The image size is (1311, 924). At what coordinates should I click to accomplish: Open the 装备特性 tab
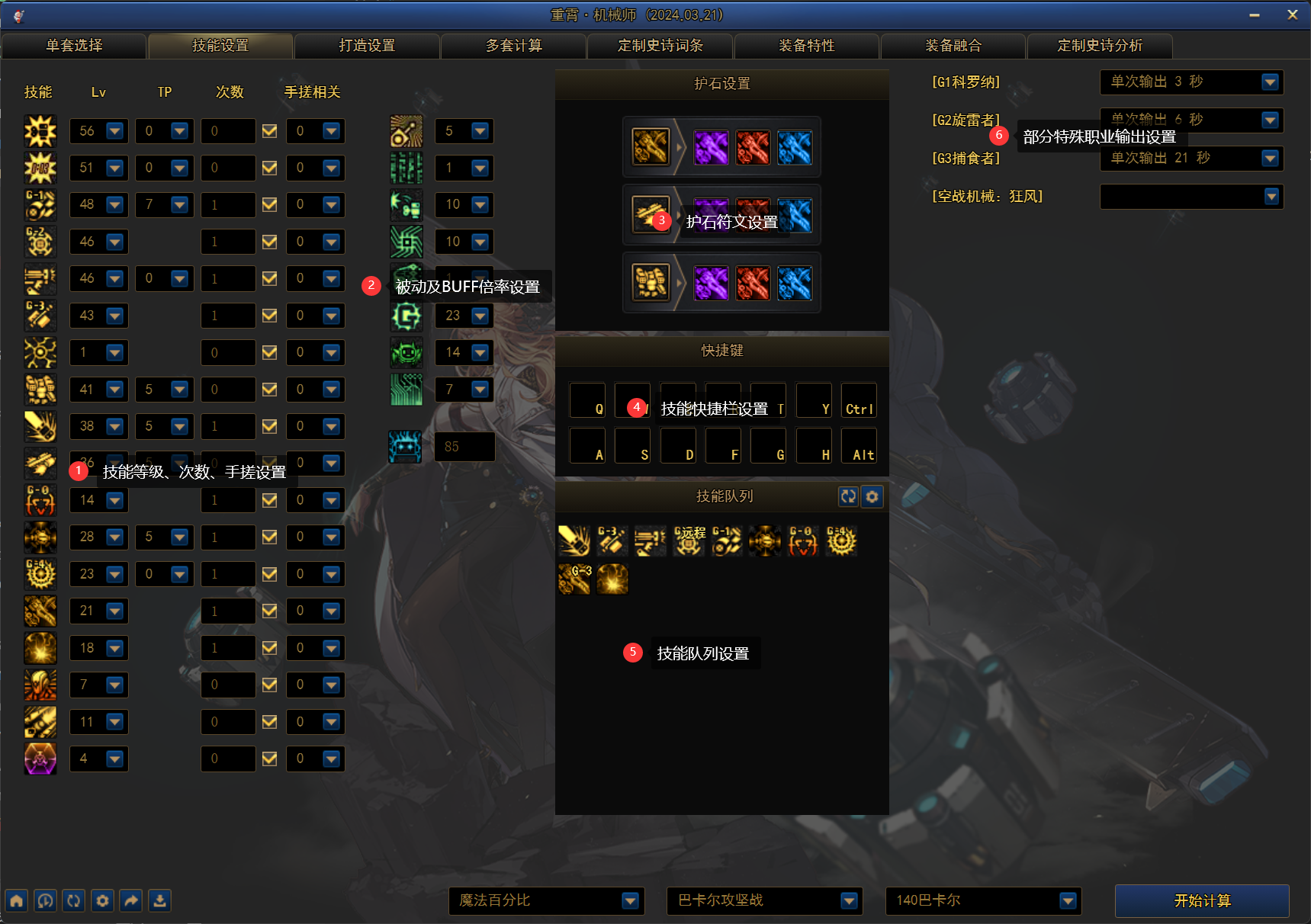tap(807, 46)
